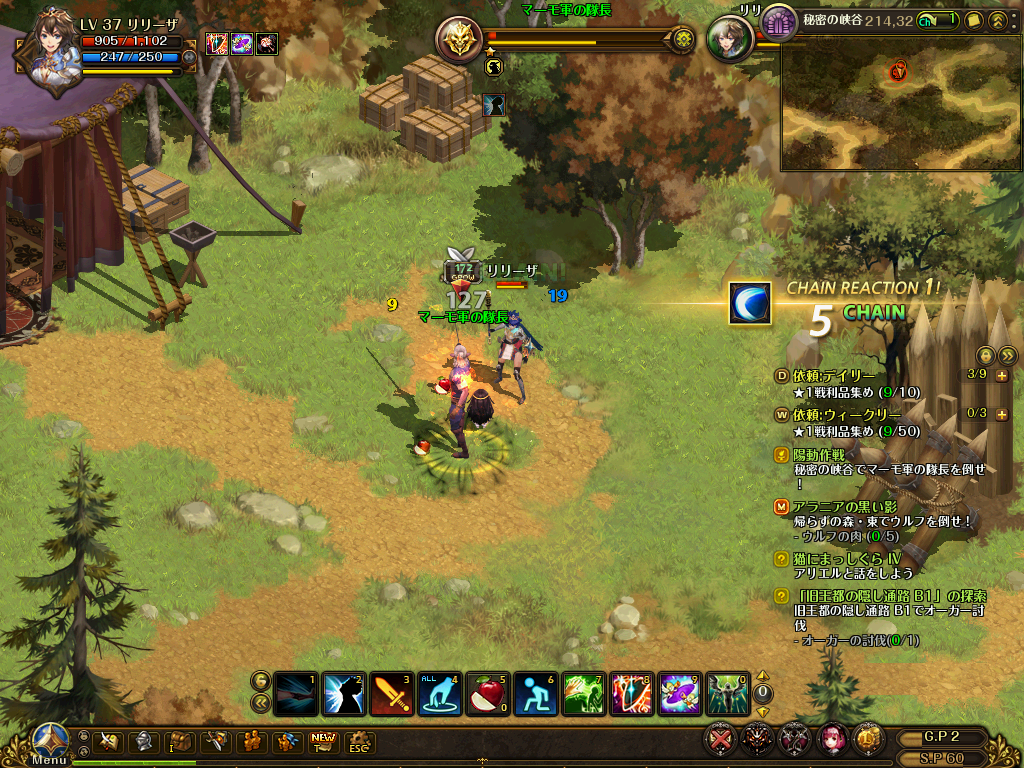Click the ESC gear settings button
This screenshot has width=1024, height=768.
(359, 741)
